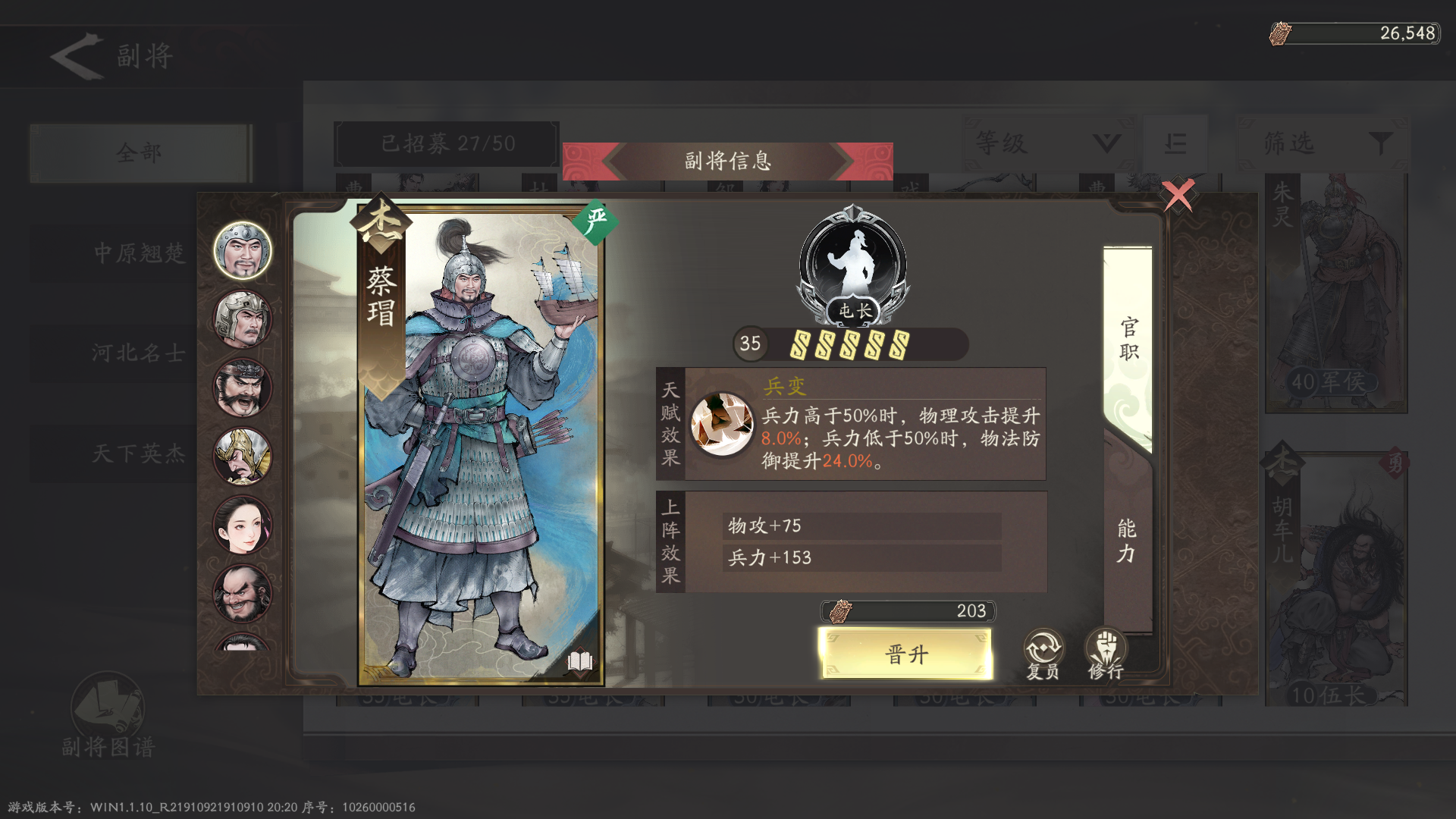This screenshot has height=819, width=1456.
Task: Select the bearded red-faced avatar in the sidebar
Action: (243, 387)
